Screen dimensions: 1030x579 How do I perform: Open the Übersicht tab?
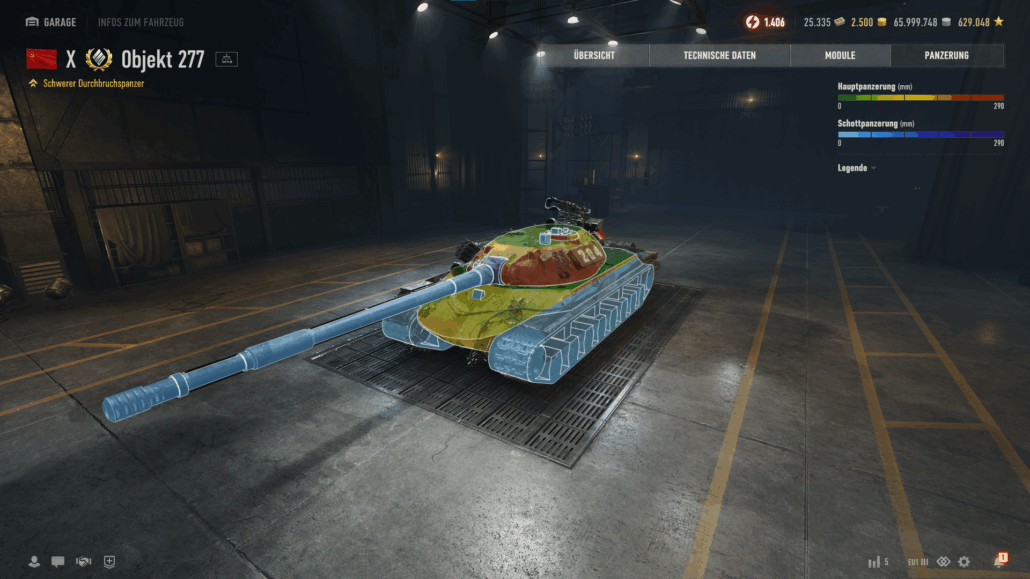(x=594, y=56)
